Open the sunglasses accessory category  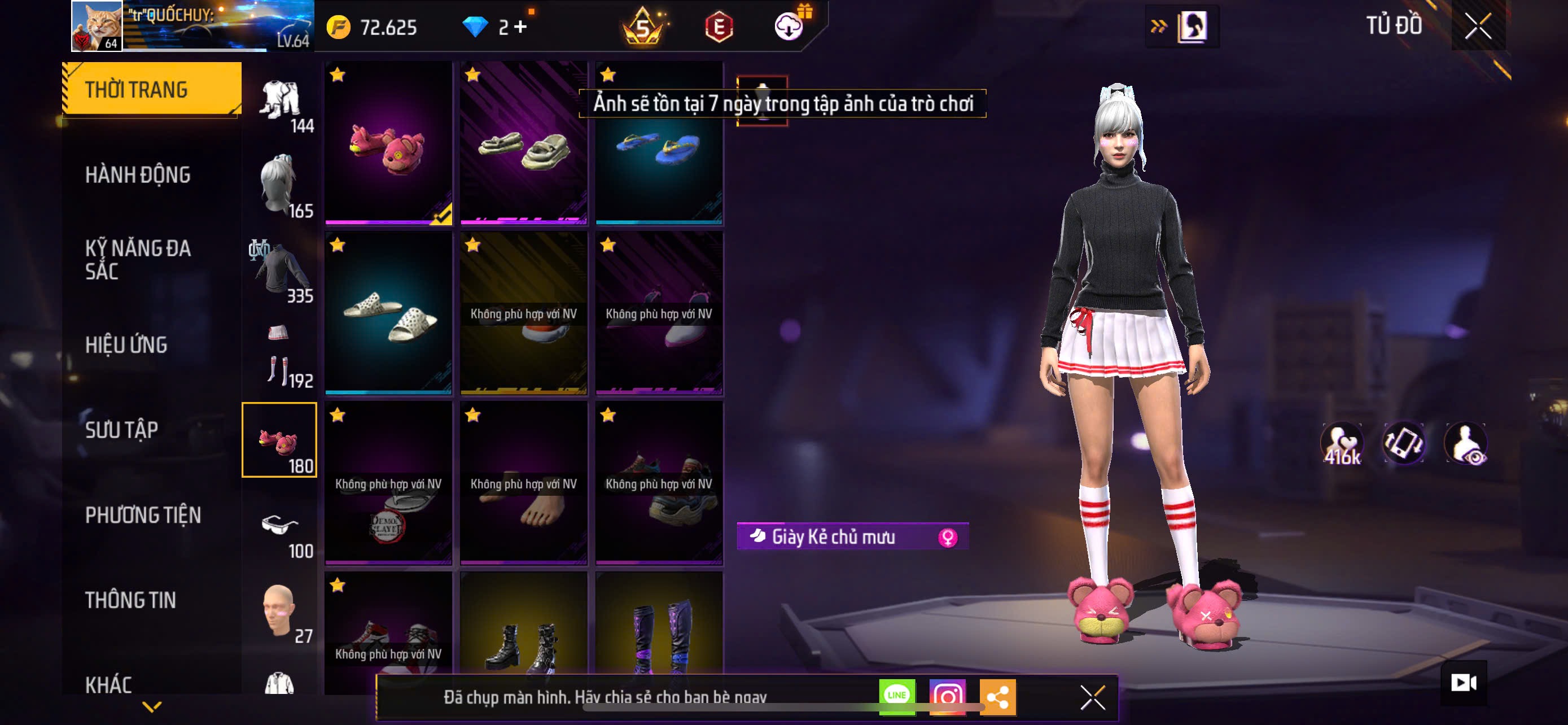point(279,526)
